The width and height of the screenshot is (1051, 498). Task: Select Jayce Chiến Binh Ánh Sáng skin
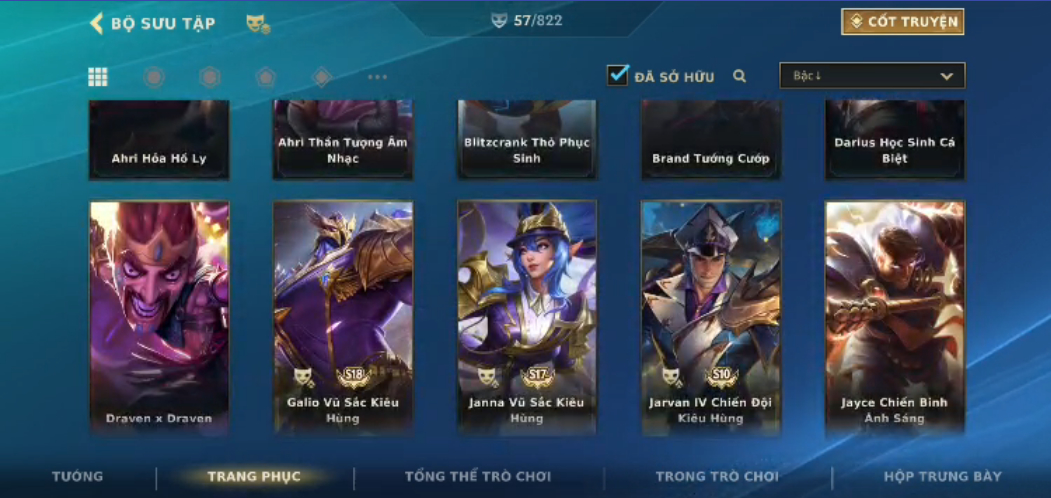895,317
